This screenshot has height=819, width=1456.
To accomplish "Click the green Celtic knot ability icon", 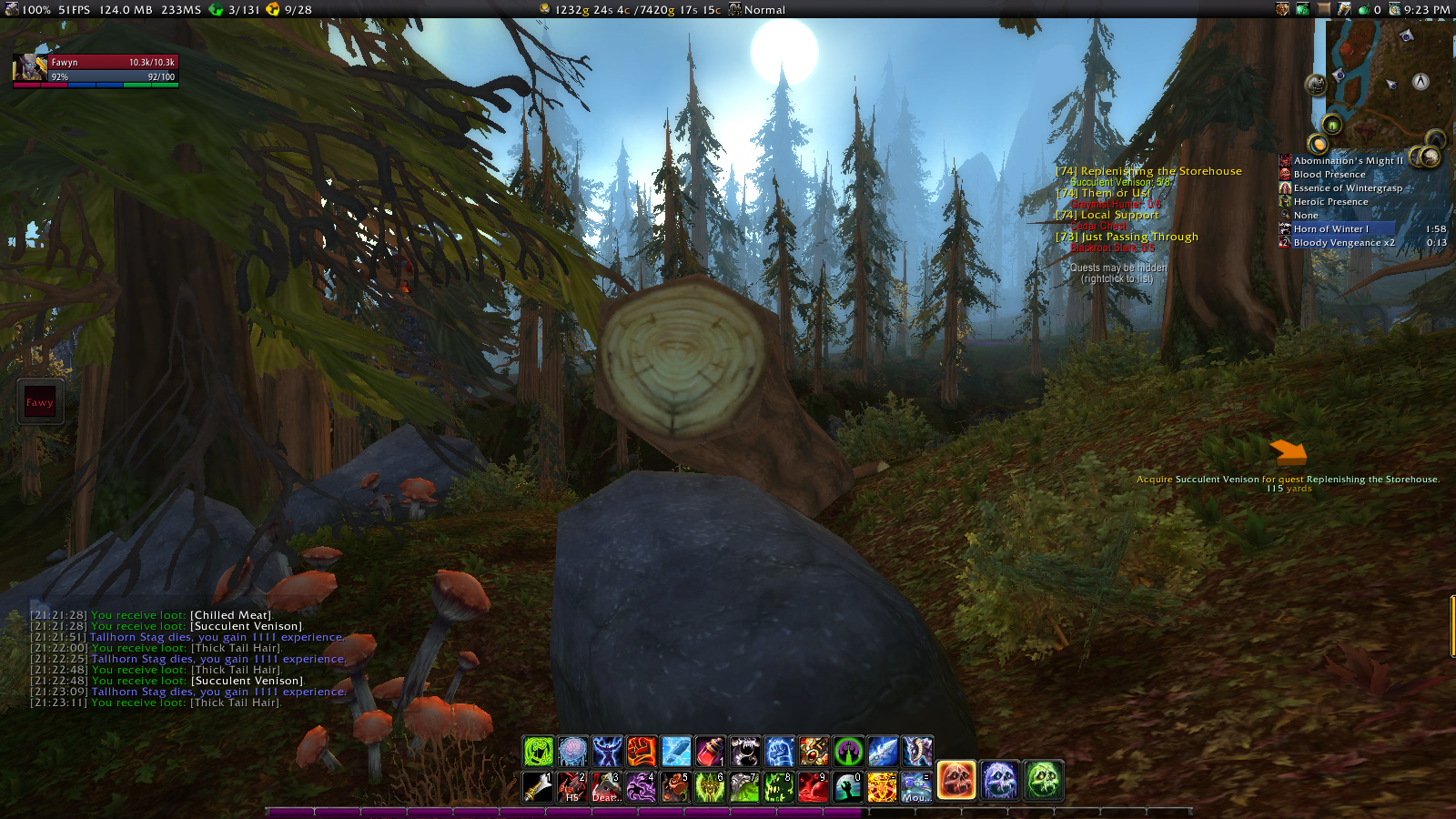I will [538, 752].
